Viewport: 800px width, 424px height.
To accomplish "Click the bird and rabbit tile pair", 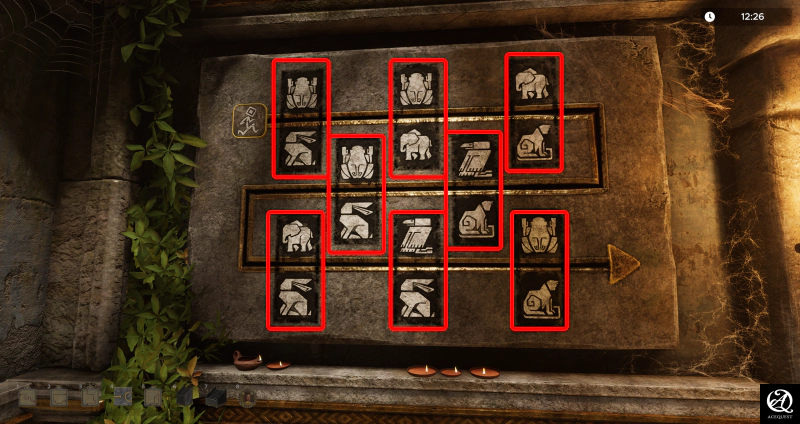I will click(418, 270).
